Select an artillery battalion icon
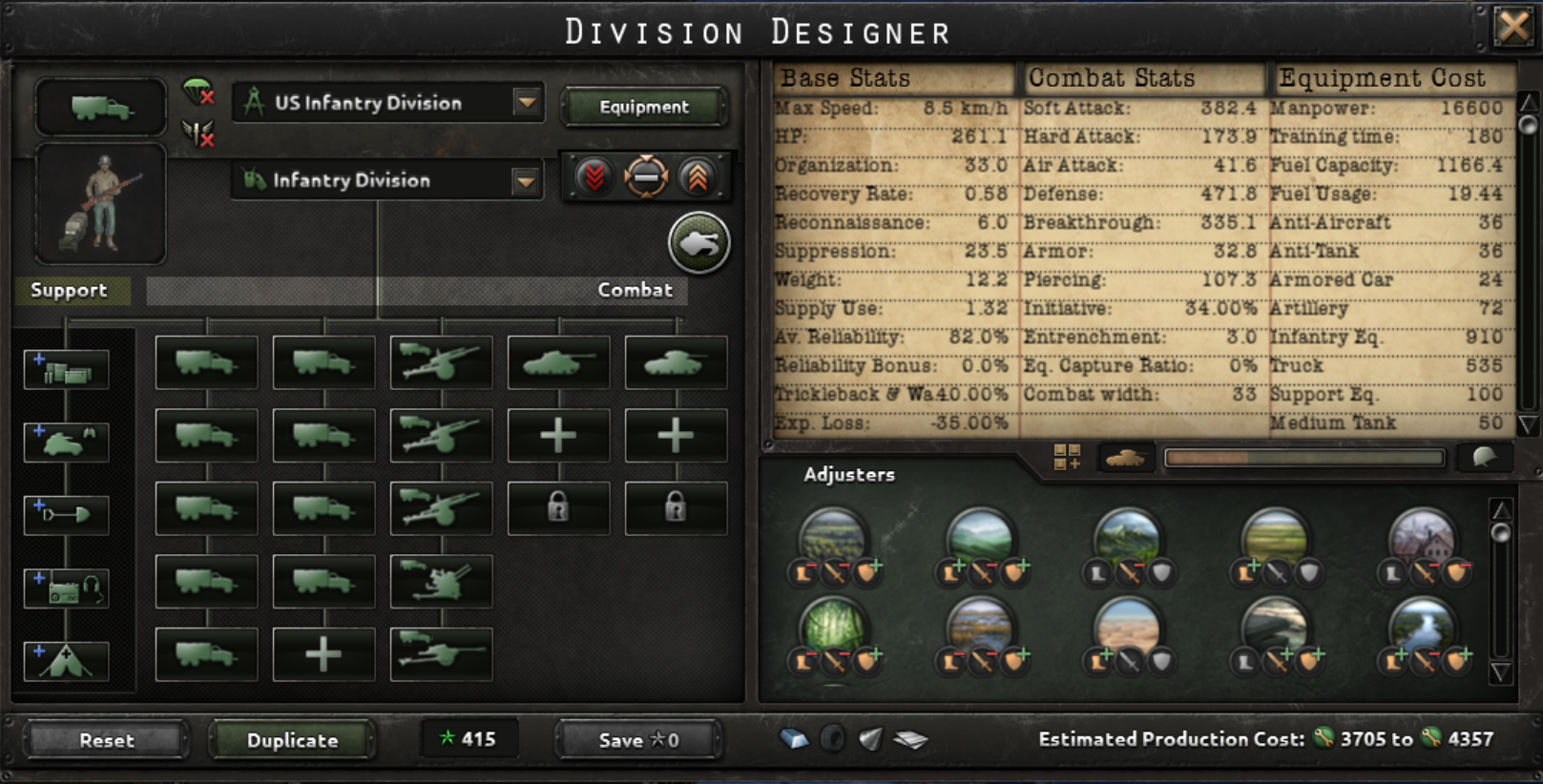Viewport: 1543px width, 784px height. 440,362
